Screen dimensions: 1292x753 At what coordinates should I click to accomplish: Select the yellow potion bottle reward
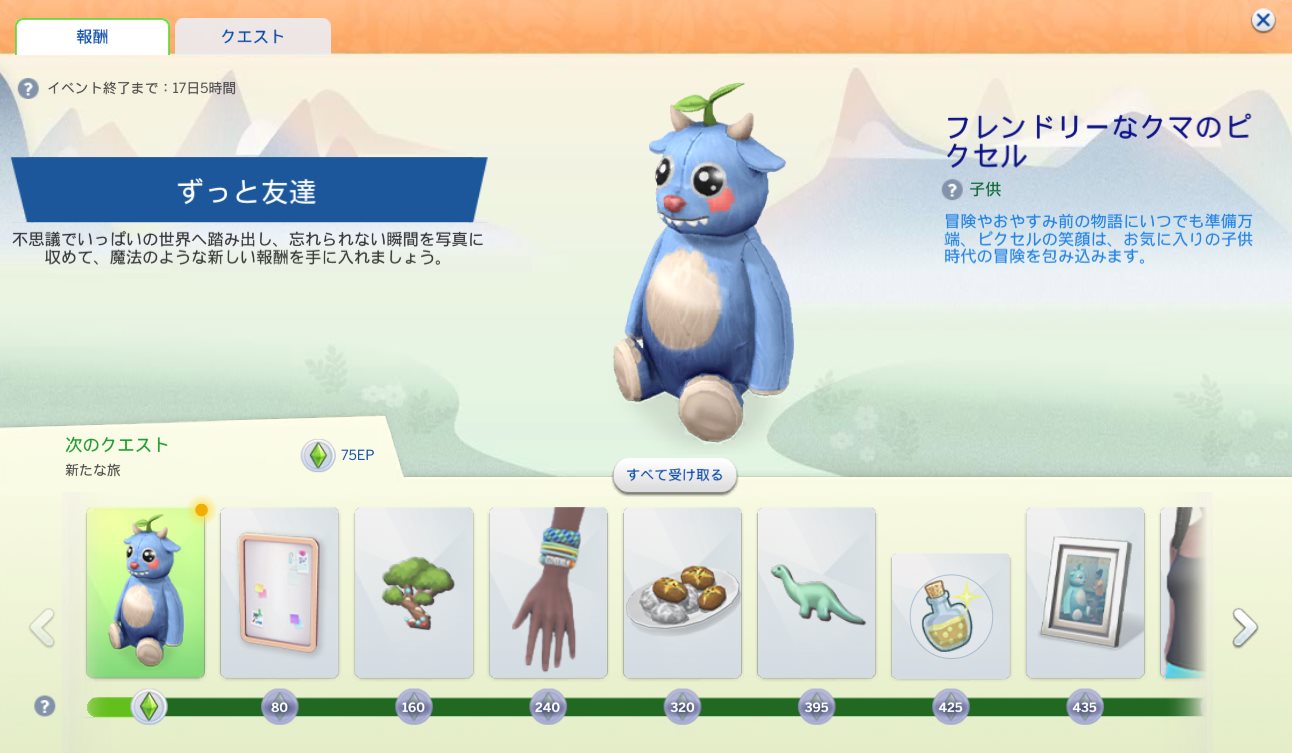950,616
